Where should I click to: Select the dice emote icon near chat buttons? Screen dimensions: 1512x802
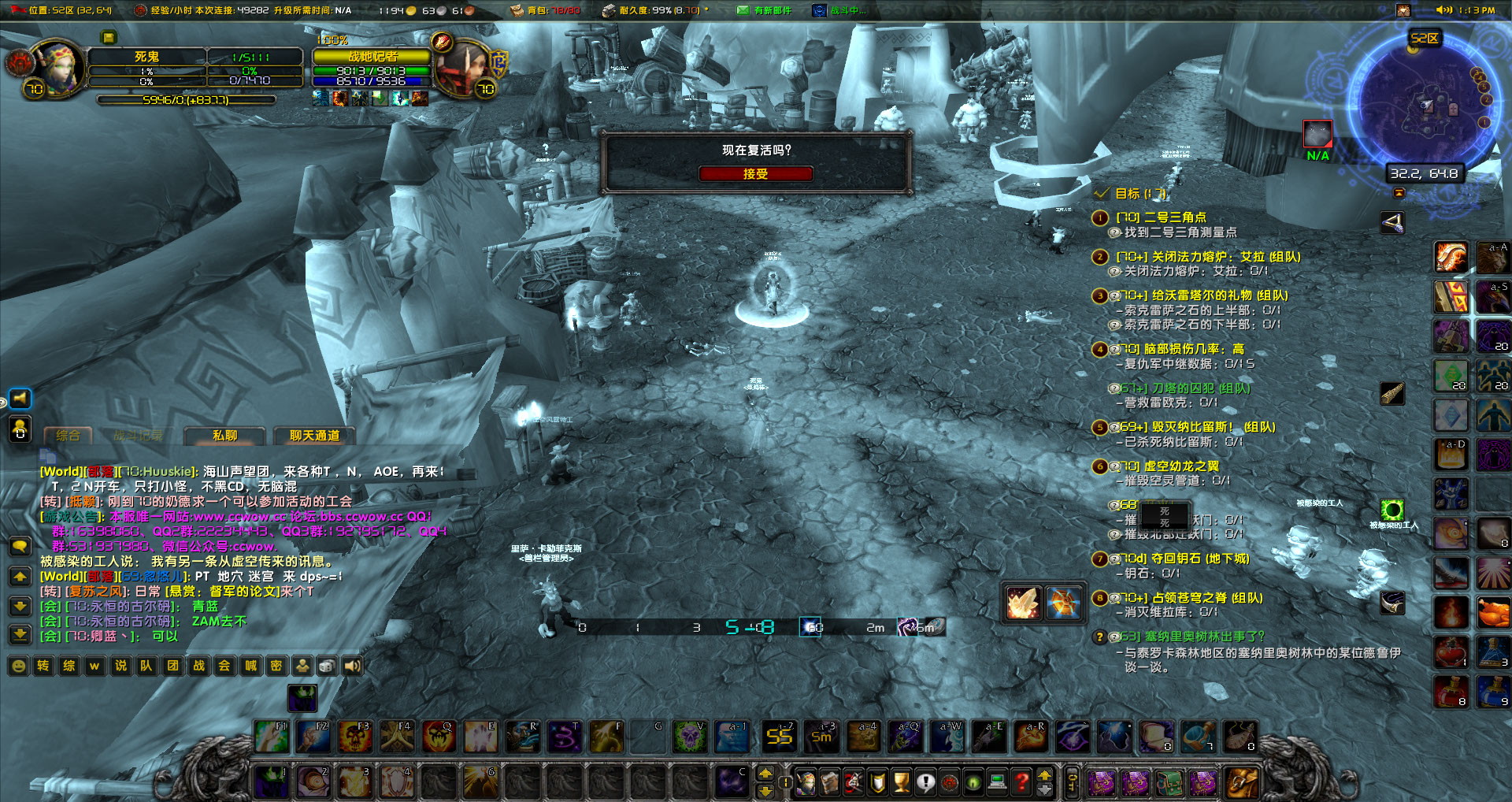coord(326,666)
